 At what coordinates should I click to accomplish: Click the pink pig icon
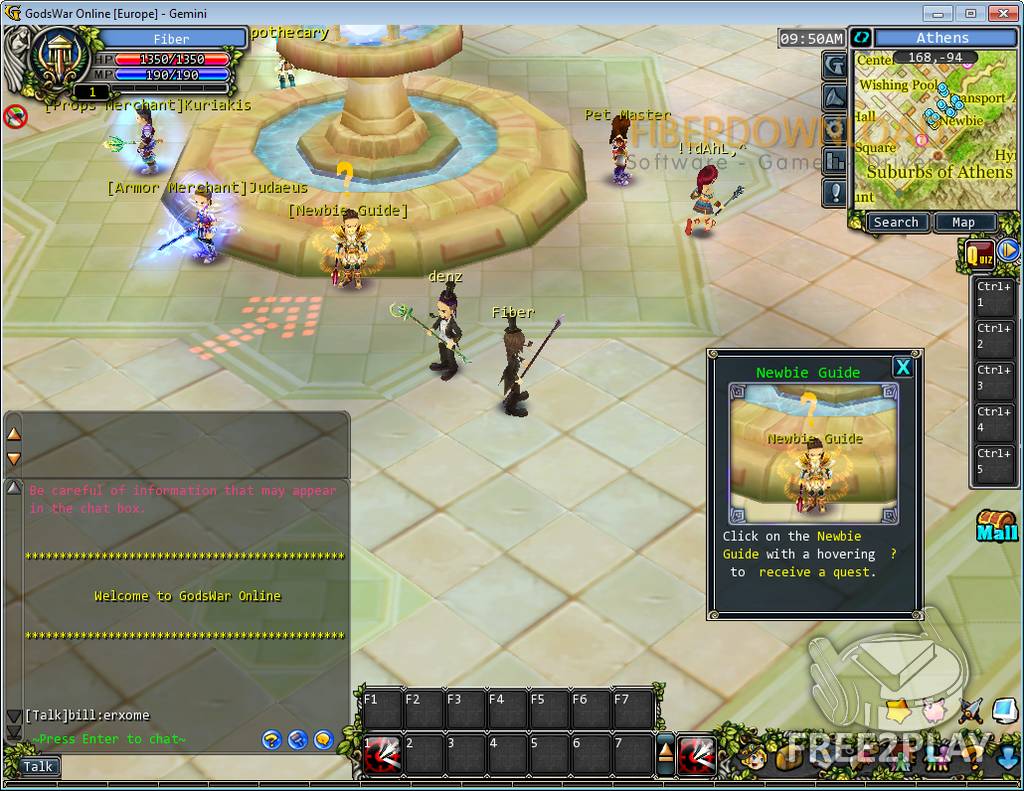(x=934, y=711)
